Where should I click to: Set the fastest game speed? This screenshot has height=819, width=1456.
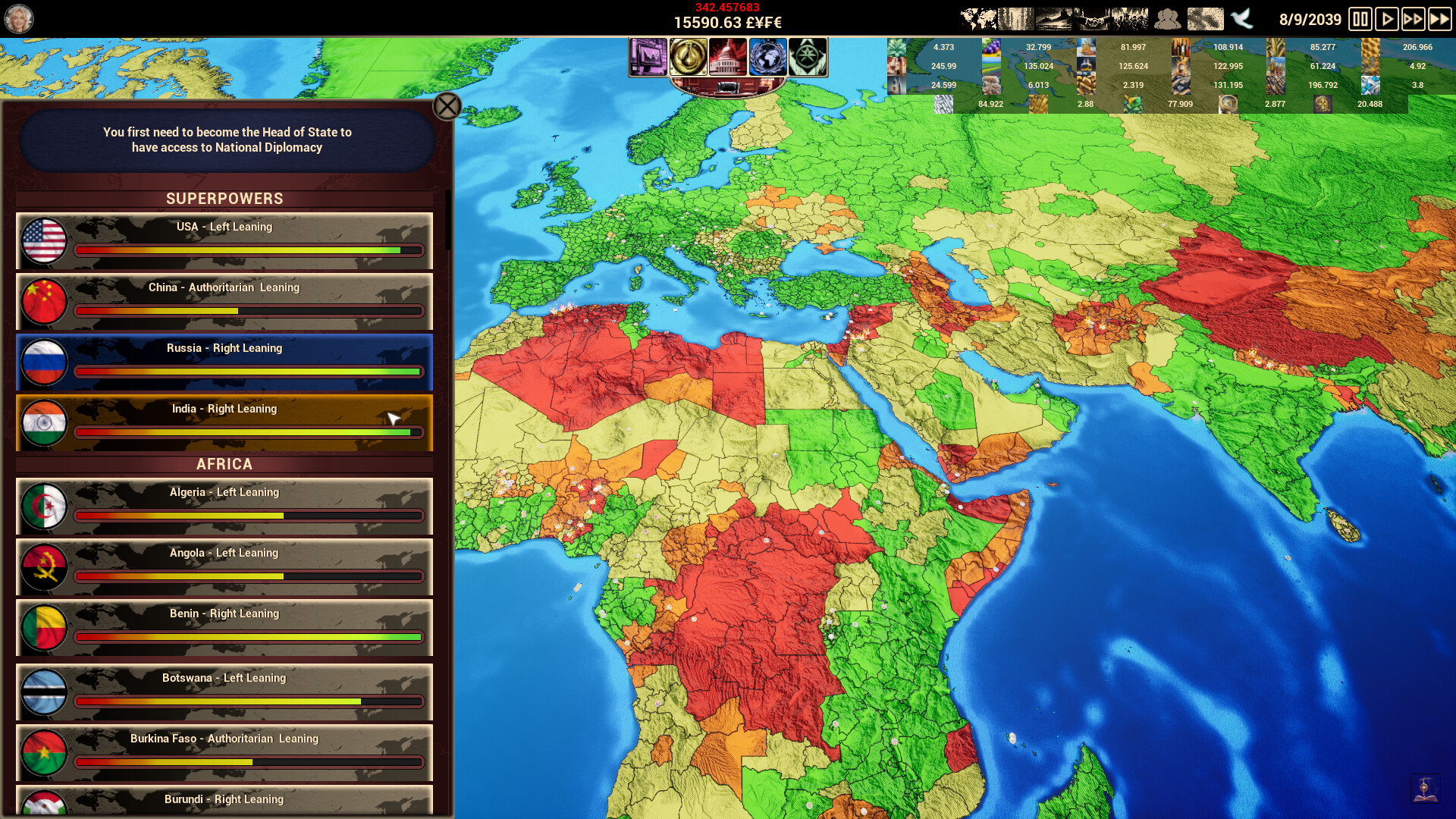click(1440, 19)
